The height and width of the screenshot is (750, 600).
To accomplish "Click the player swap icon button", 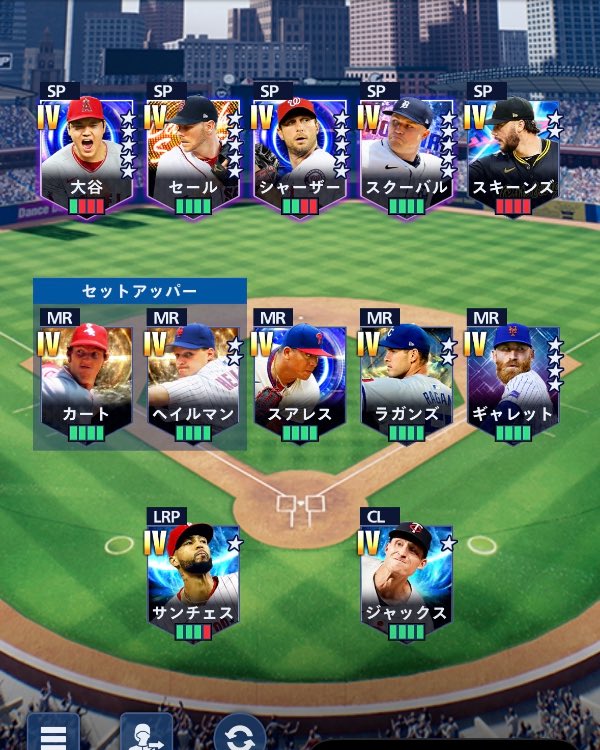I will coord(146,733).
